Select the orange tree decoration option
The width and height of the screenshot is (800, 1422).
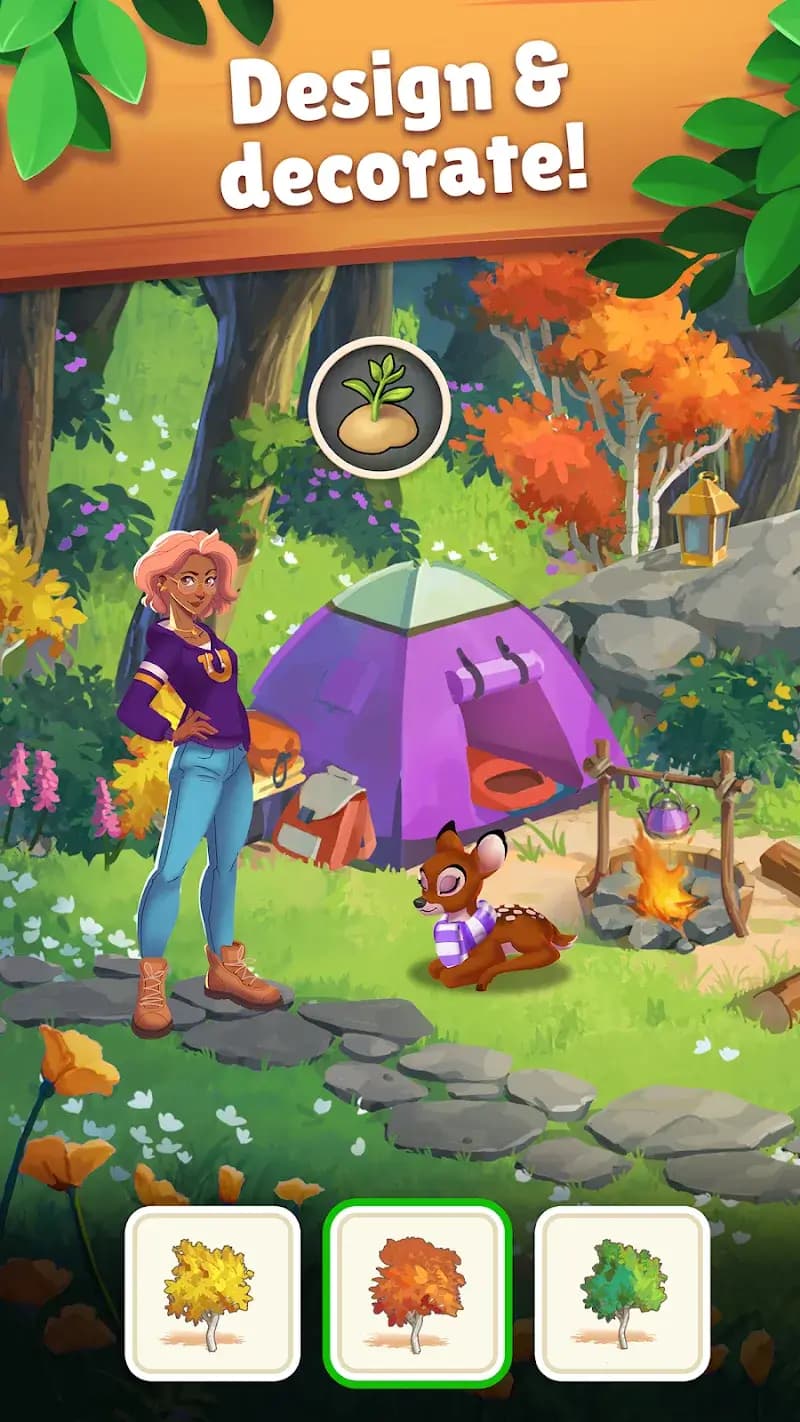[417, 1290]
